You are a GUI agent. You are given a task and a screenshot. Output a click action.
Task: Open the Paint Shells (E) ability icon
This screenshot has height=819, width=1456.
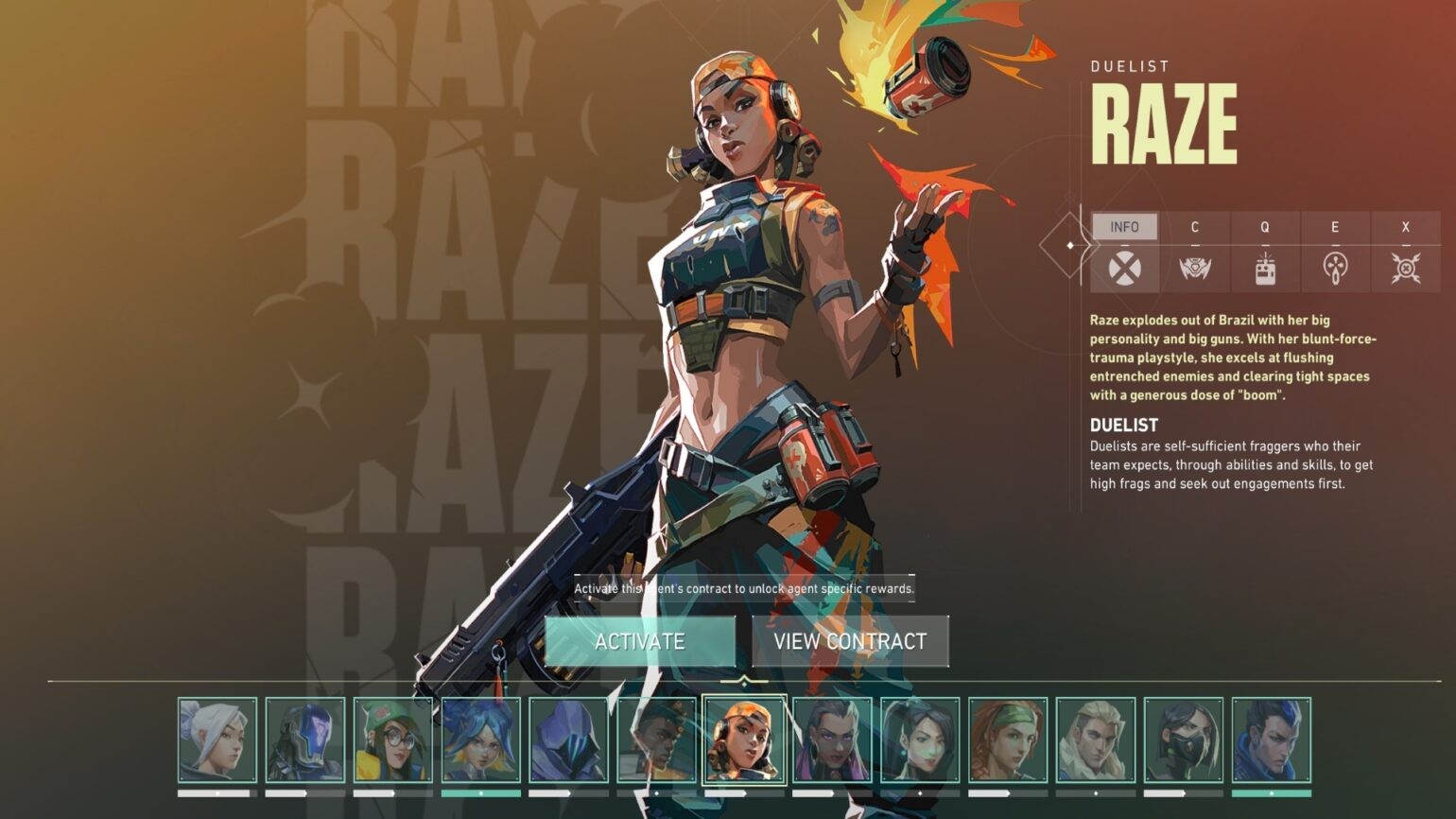pos(1336,268)
